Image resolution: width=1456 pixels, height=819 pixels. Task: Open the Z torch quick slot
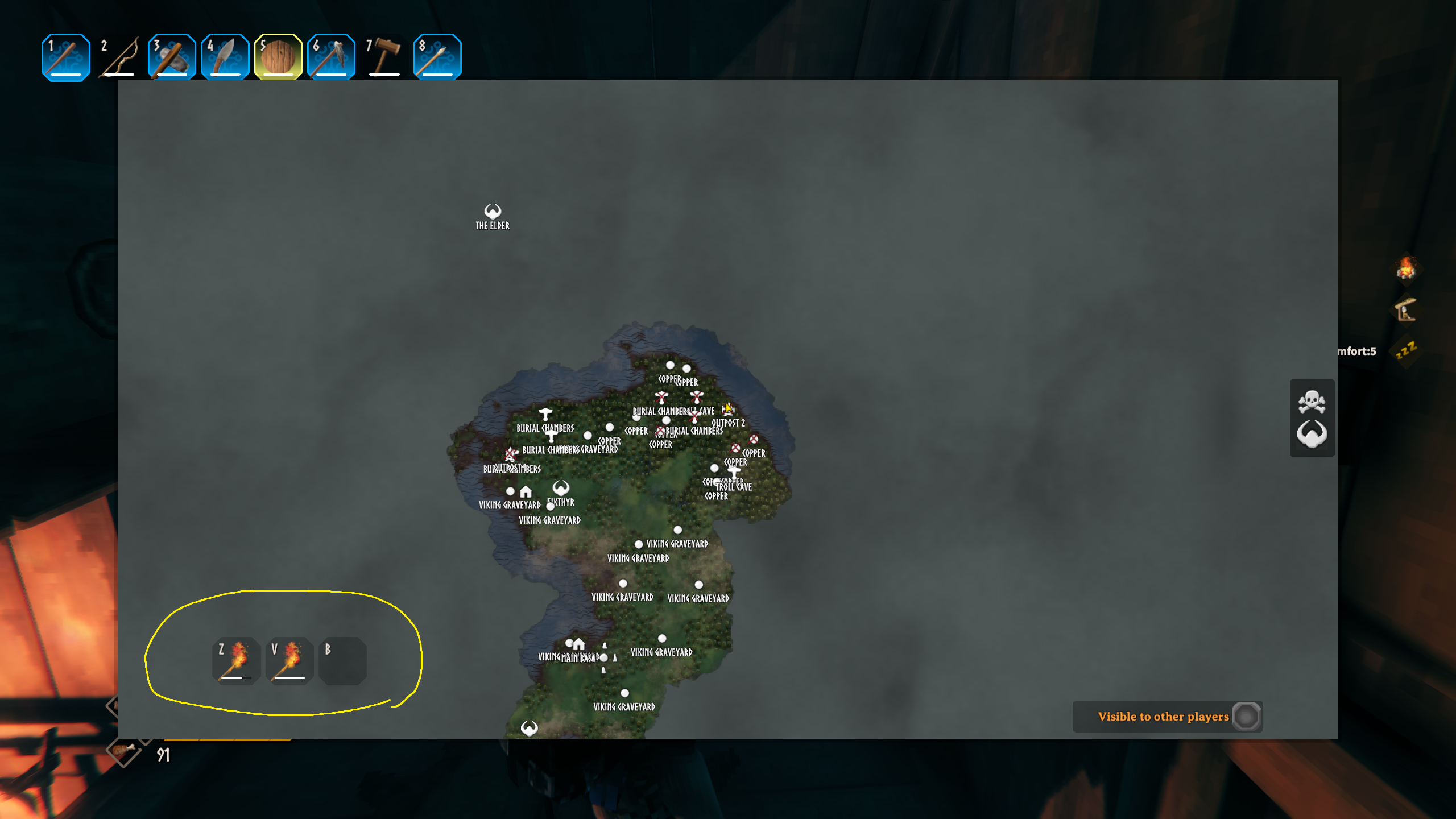(x=237, y=660)
